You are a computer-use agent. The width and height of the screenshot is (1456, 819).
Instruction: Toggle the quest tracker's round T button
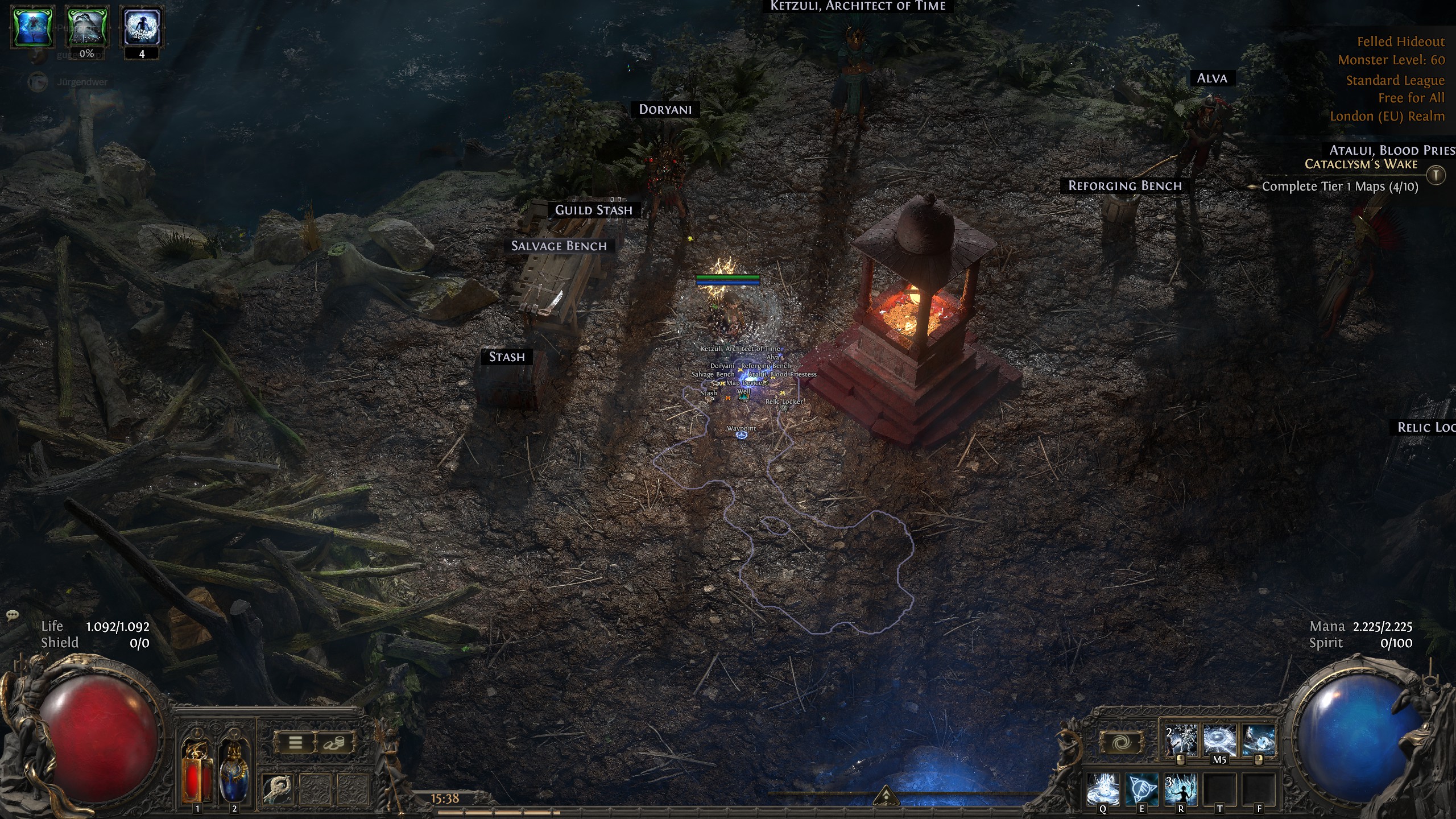(1436, 175)
